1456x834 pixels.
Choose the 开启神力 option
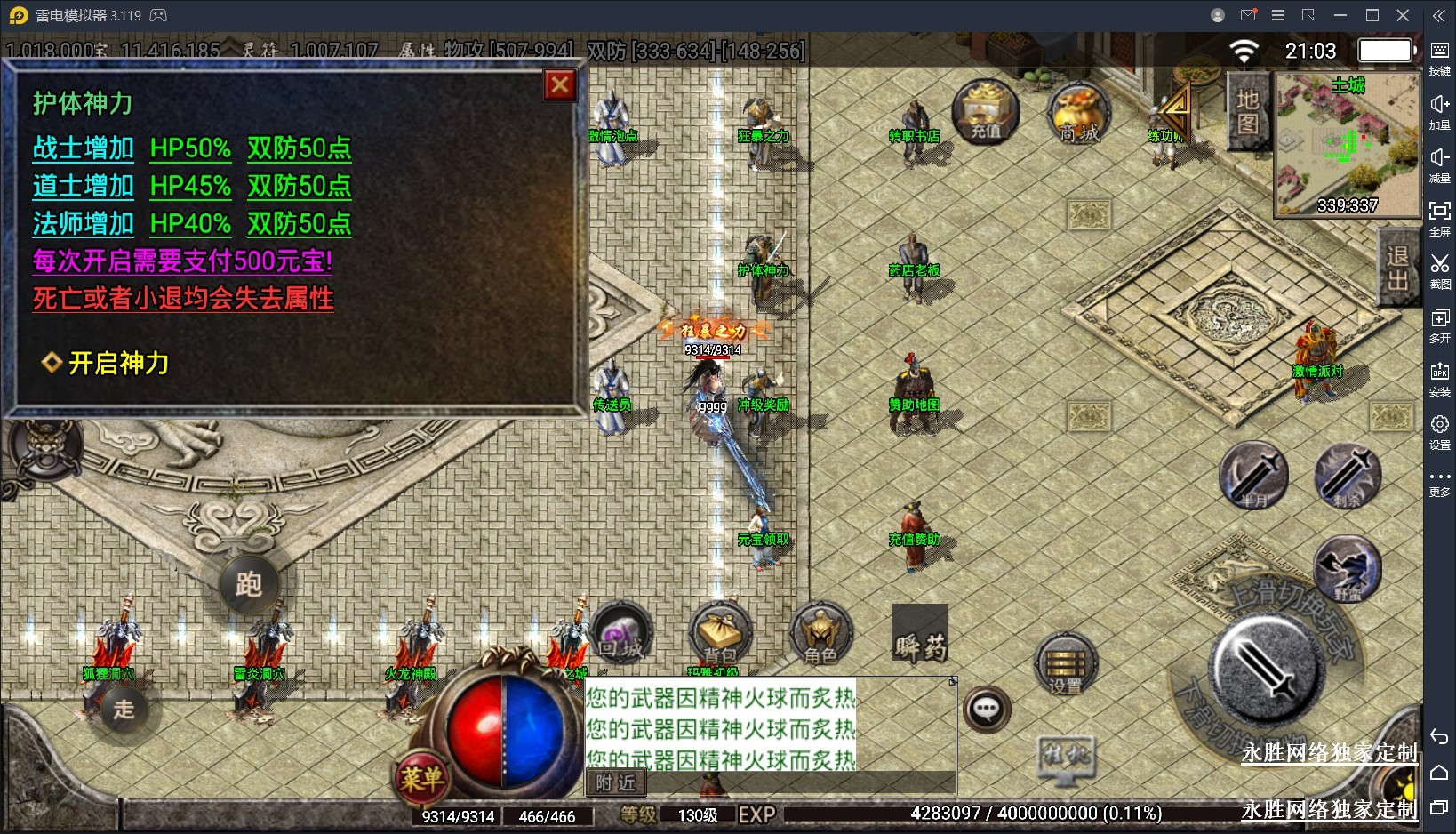click(117, 363)
